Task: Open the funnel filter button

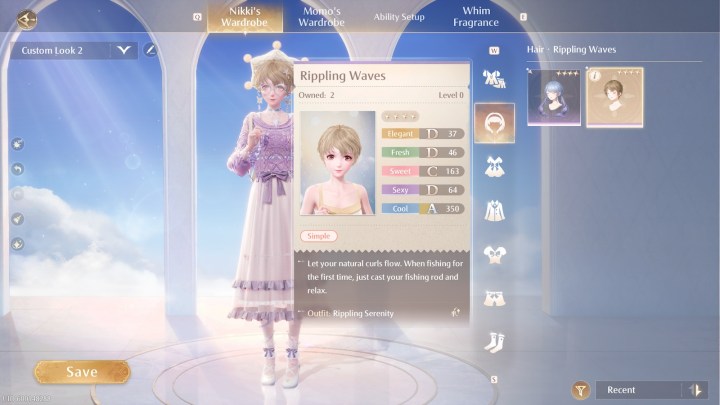Action: [x=578, y=390]
